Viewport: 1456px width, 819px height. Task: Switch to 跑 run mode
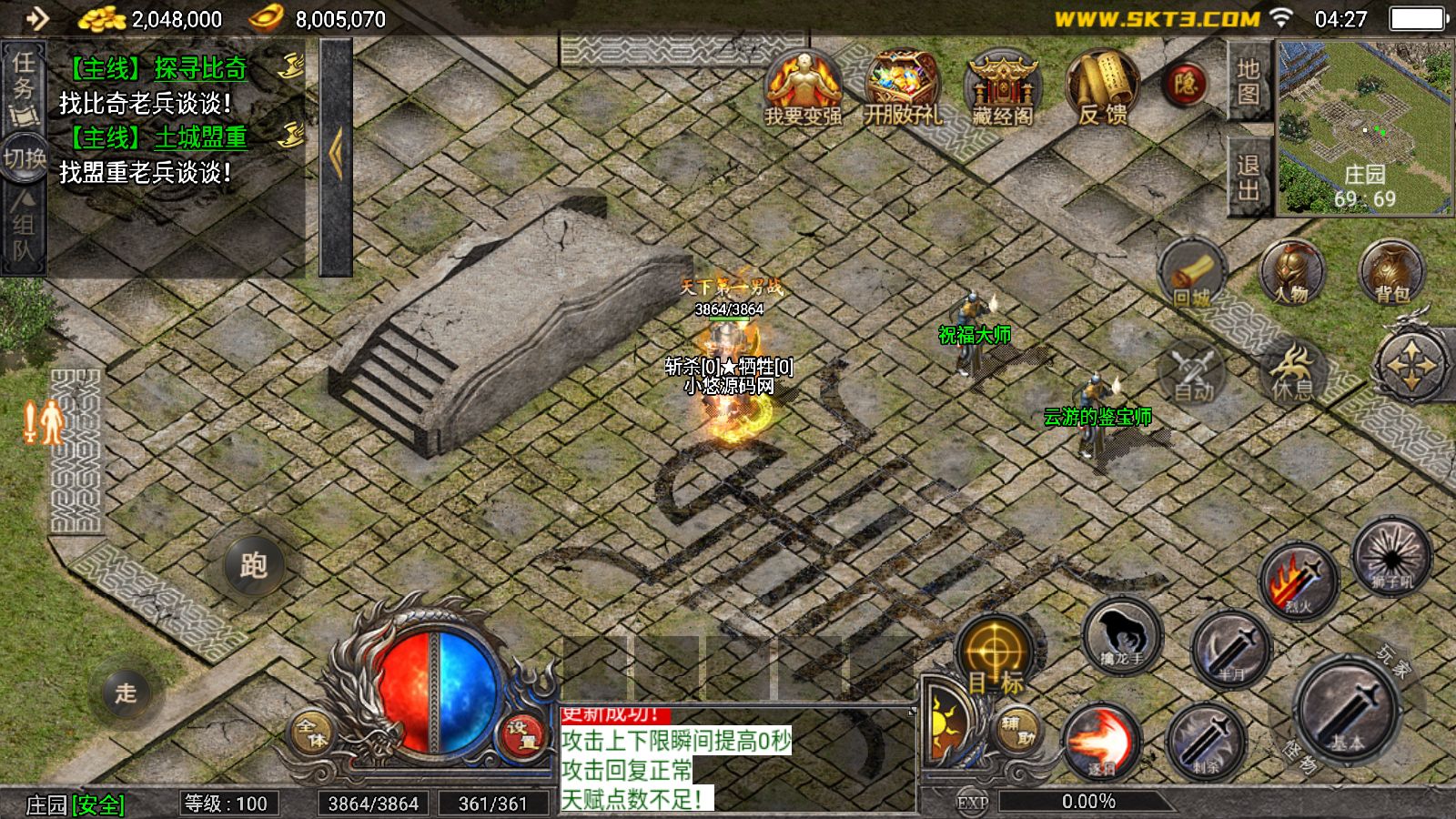pyautogui.click(x=254, y=566)
